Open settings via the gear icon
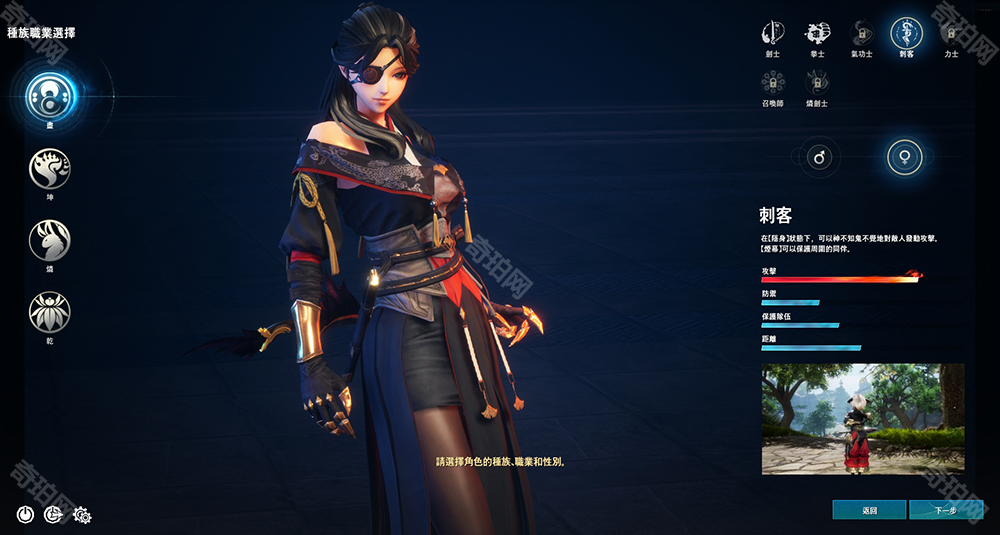1000x535 pixels. (82, 515)
